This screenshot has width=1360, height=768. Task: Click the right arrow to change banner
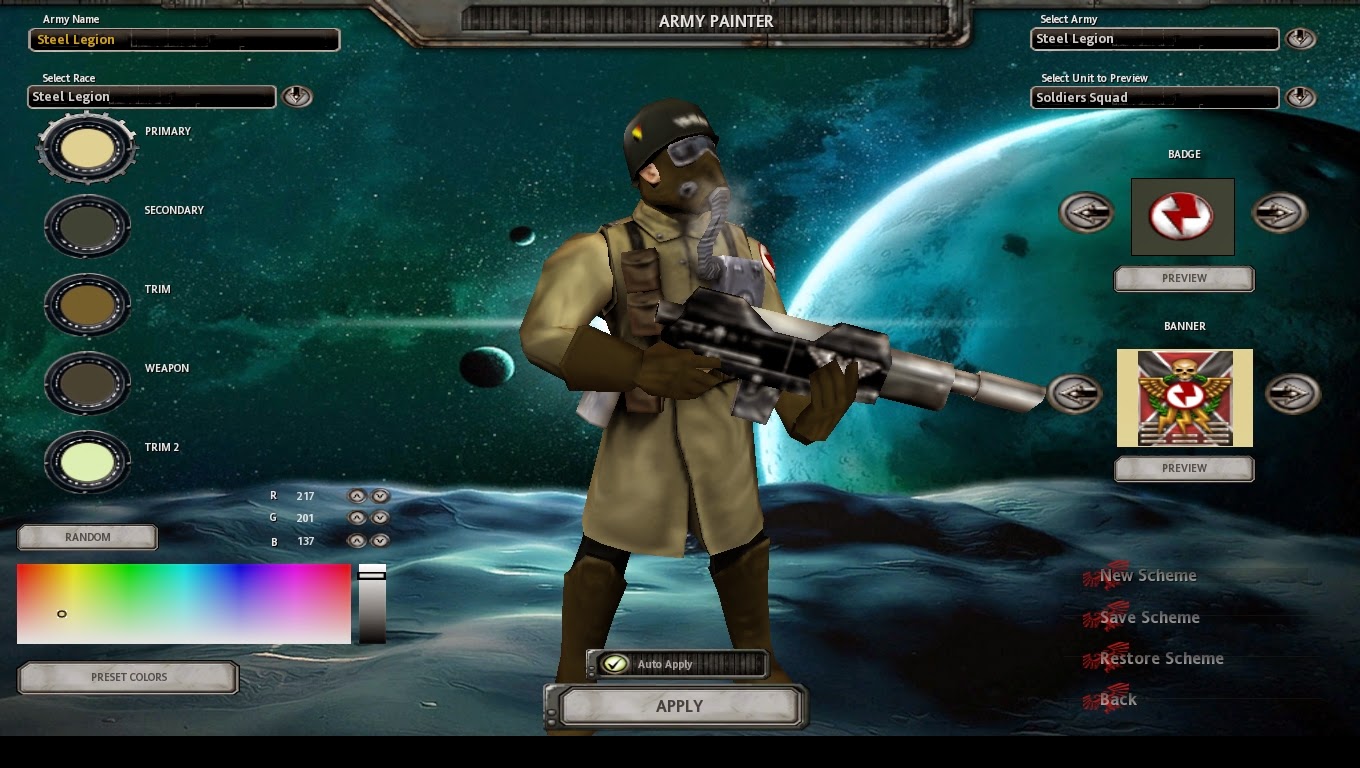pyautogui.click(x=1293, y=394)
